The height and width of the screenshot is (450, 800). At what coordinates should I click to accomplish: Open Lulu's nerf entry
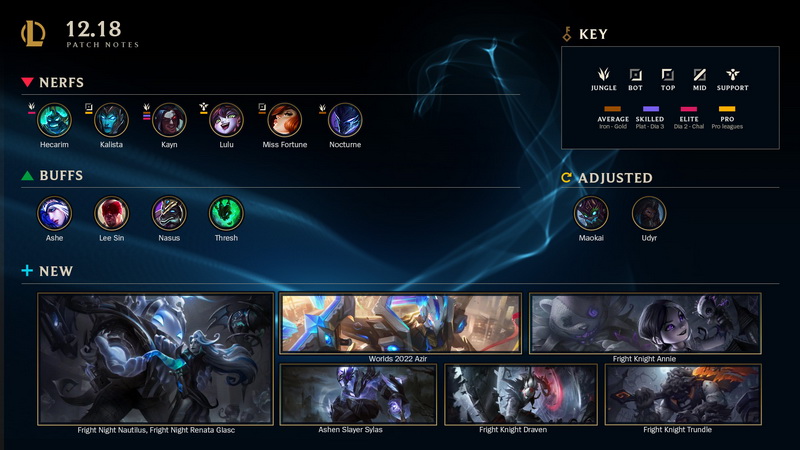pos(227,122)
